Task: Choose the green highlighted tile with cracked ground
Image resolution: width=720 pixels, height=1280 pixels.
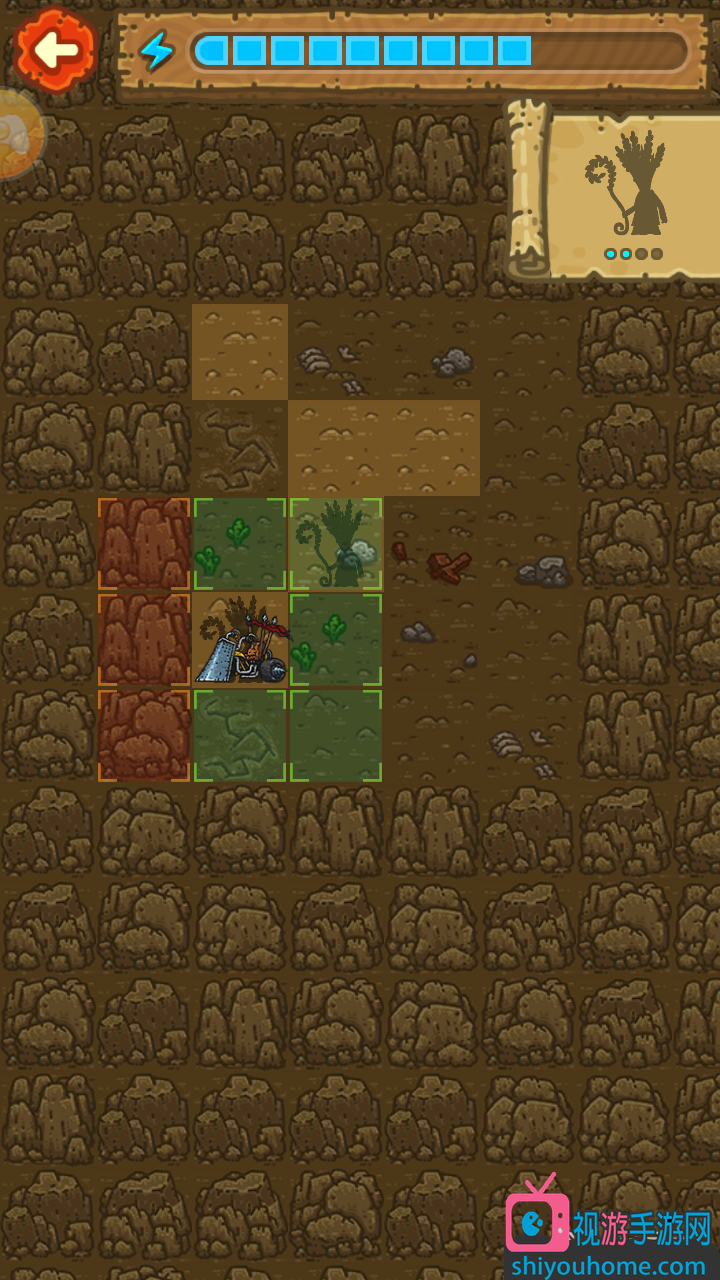Action: [240, 735]
